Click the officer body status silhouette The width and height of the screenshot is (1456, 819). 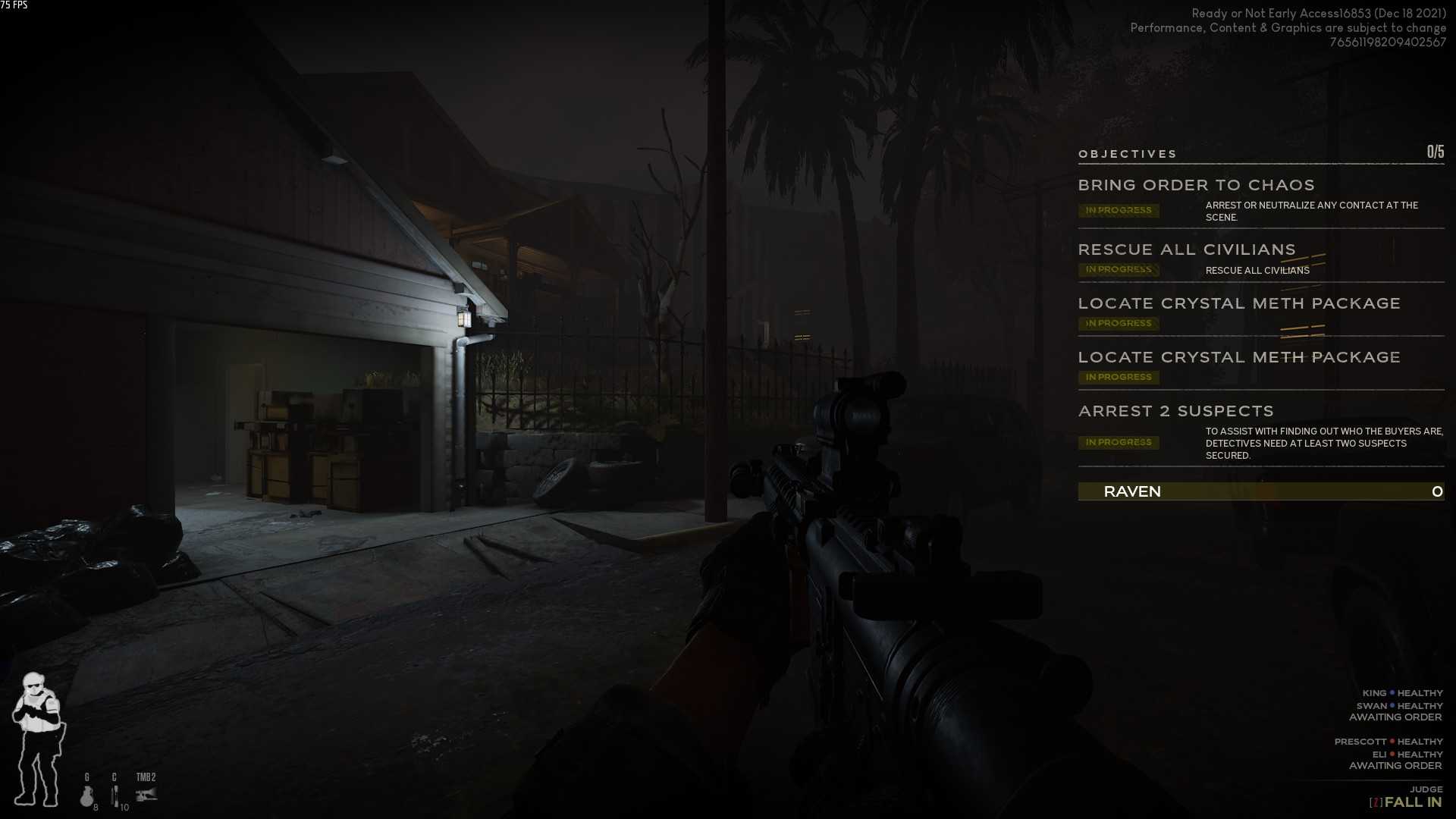click(x=38, y=739)
